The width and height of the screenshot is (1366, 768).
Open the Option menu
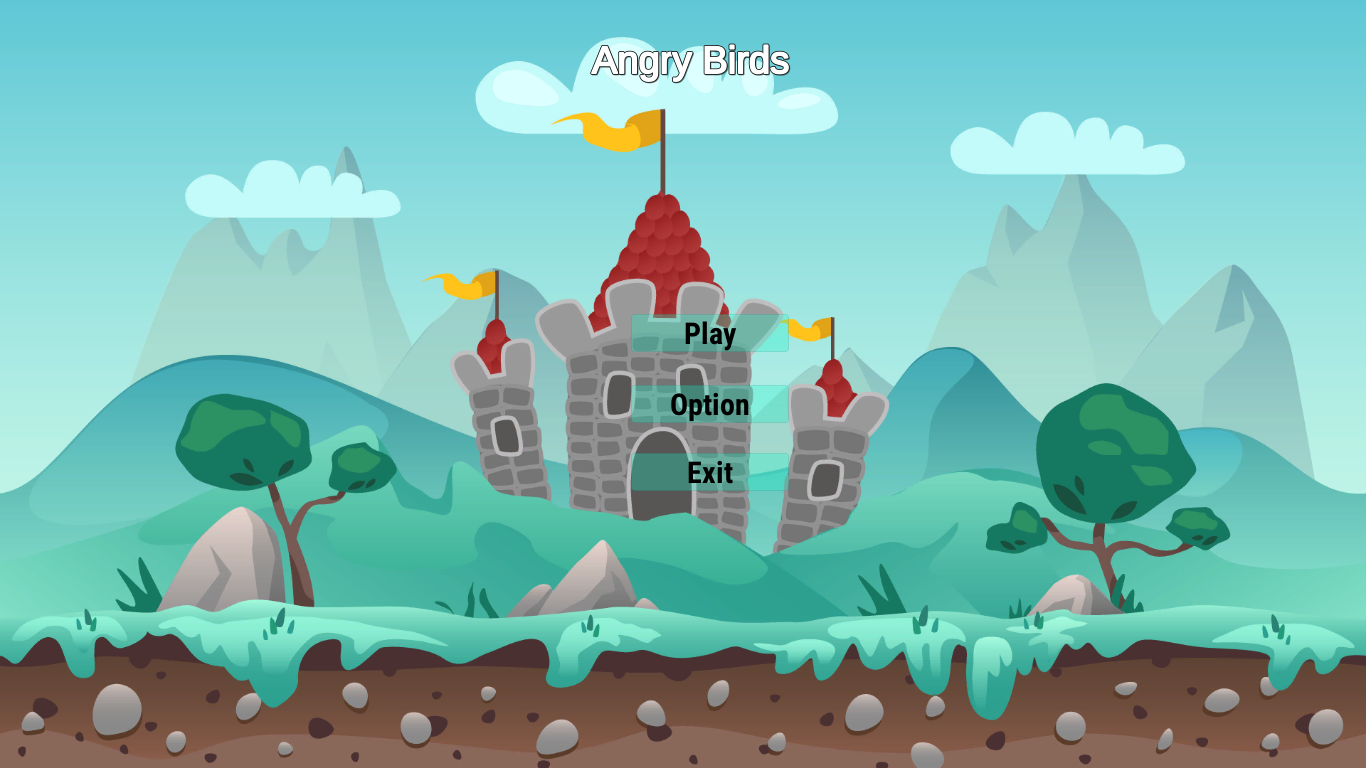709,404
